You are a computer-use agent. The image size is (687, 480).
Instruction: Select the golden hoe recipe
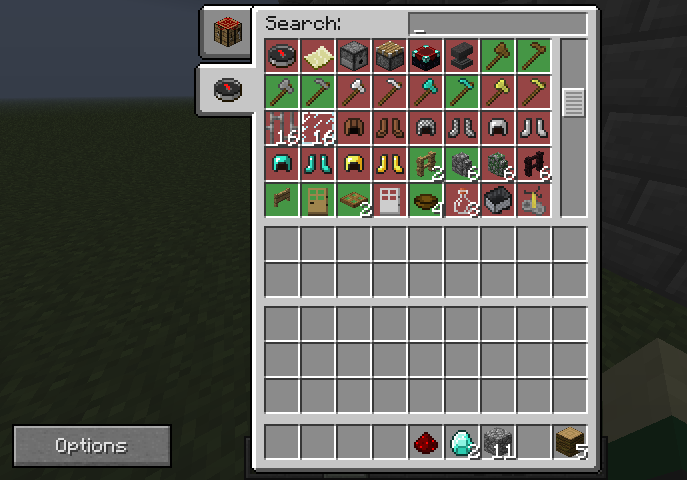pos(534,92)
